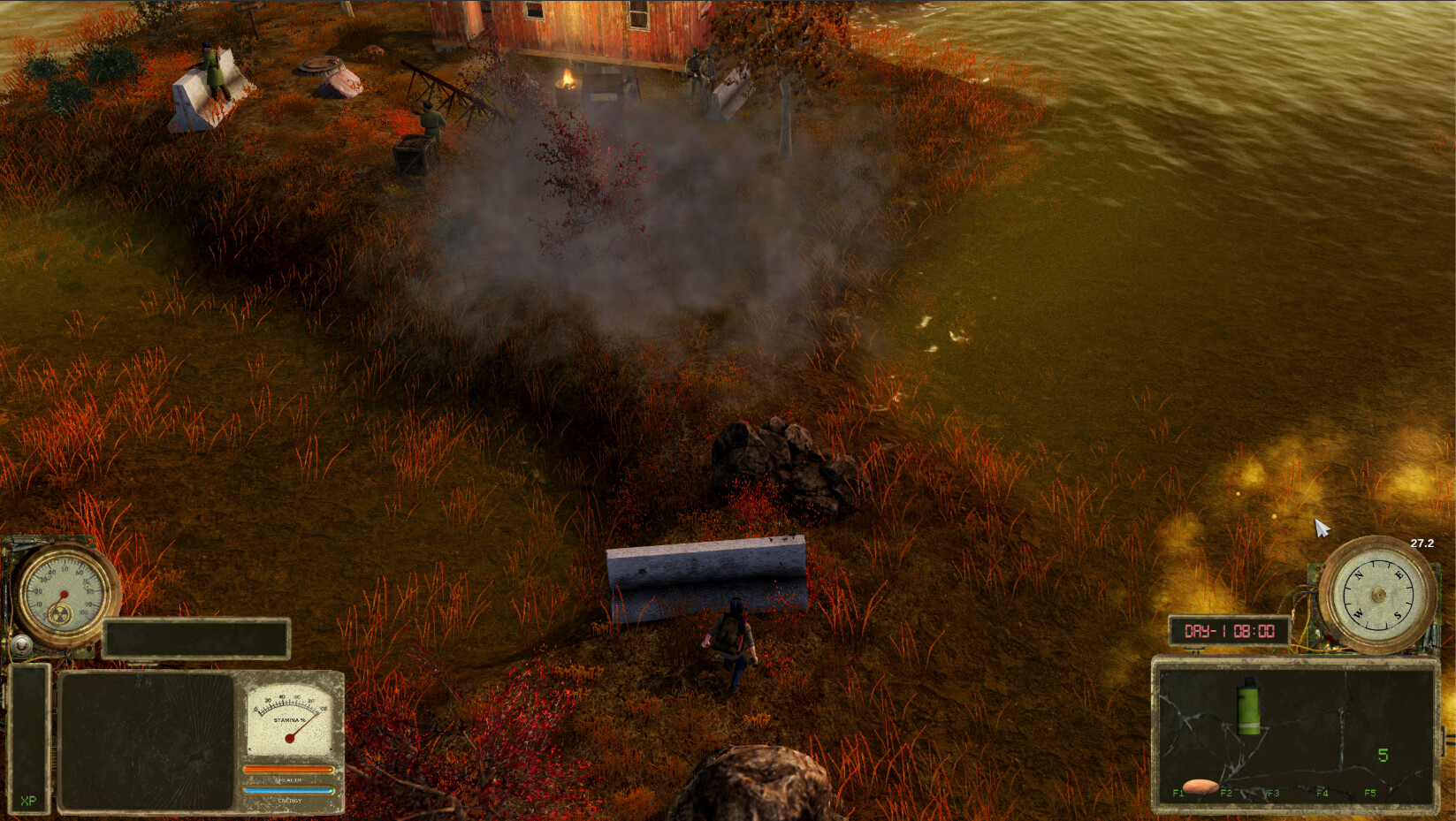Click the bread item in quick slot F1
This screenshot has width=1456, height=821.
click(1201, 787)
